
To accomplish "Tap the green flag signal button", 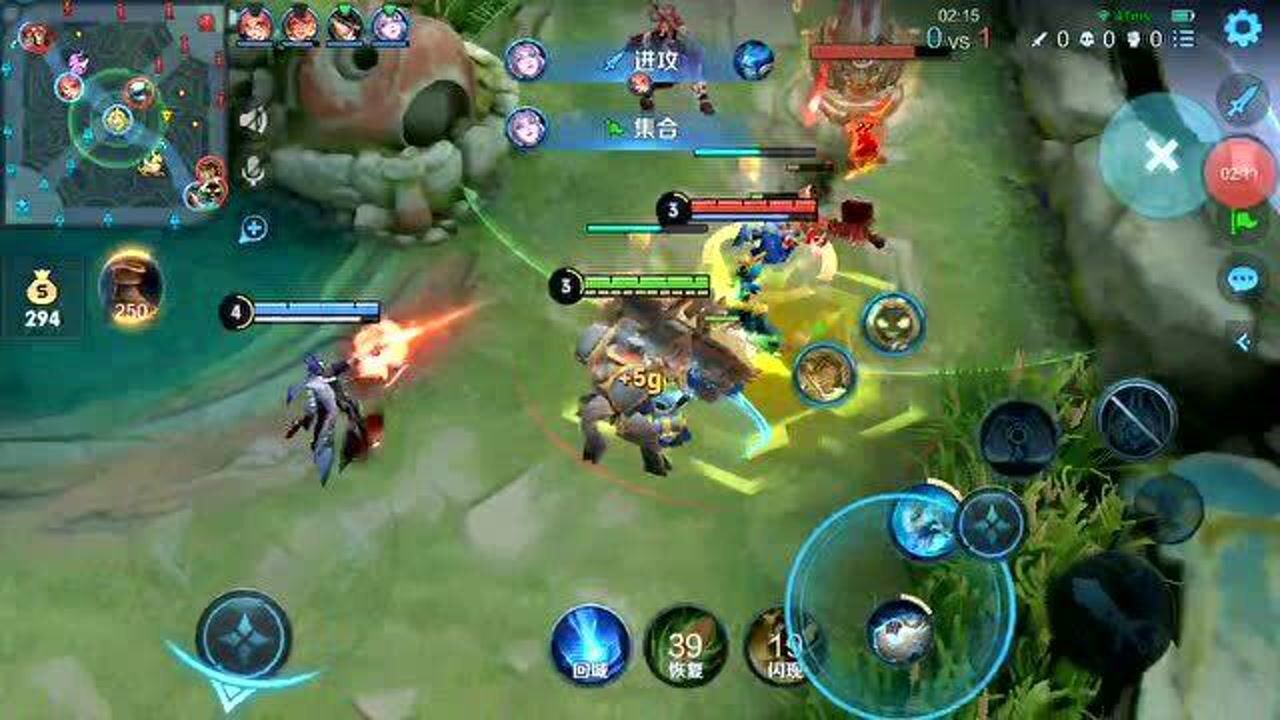I will click(x=1243, y=222).
